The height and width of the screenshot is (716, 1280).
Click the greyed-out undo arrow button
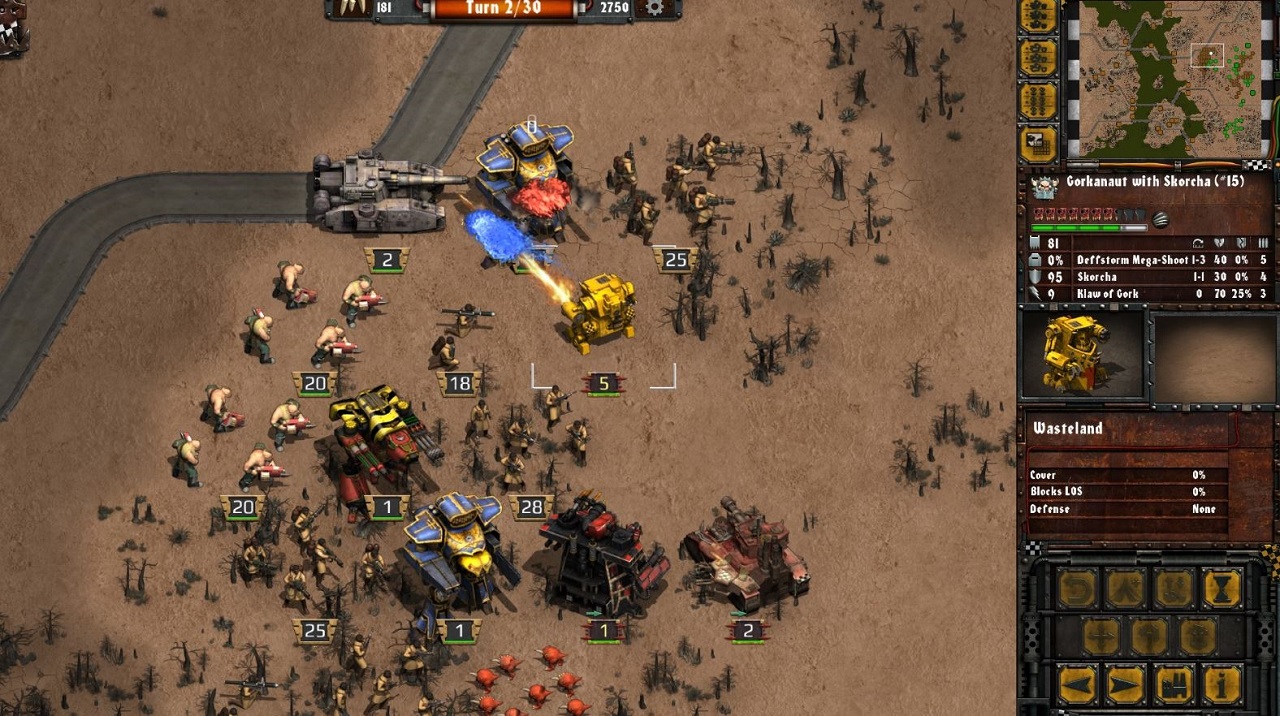point(1077,589)
